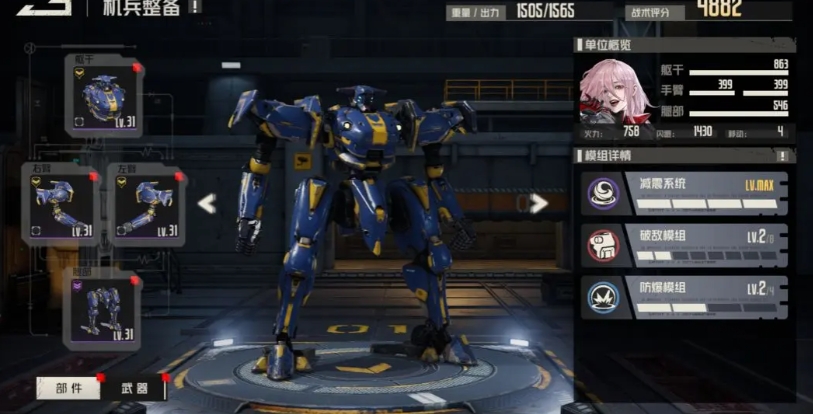Select the right arm (右臂) part slot
813x414 pixels.
[x=60, y=203]
